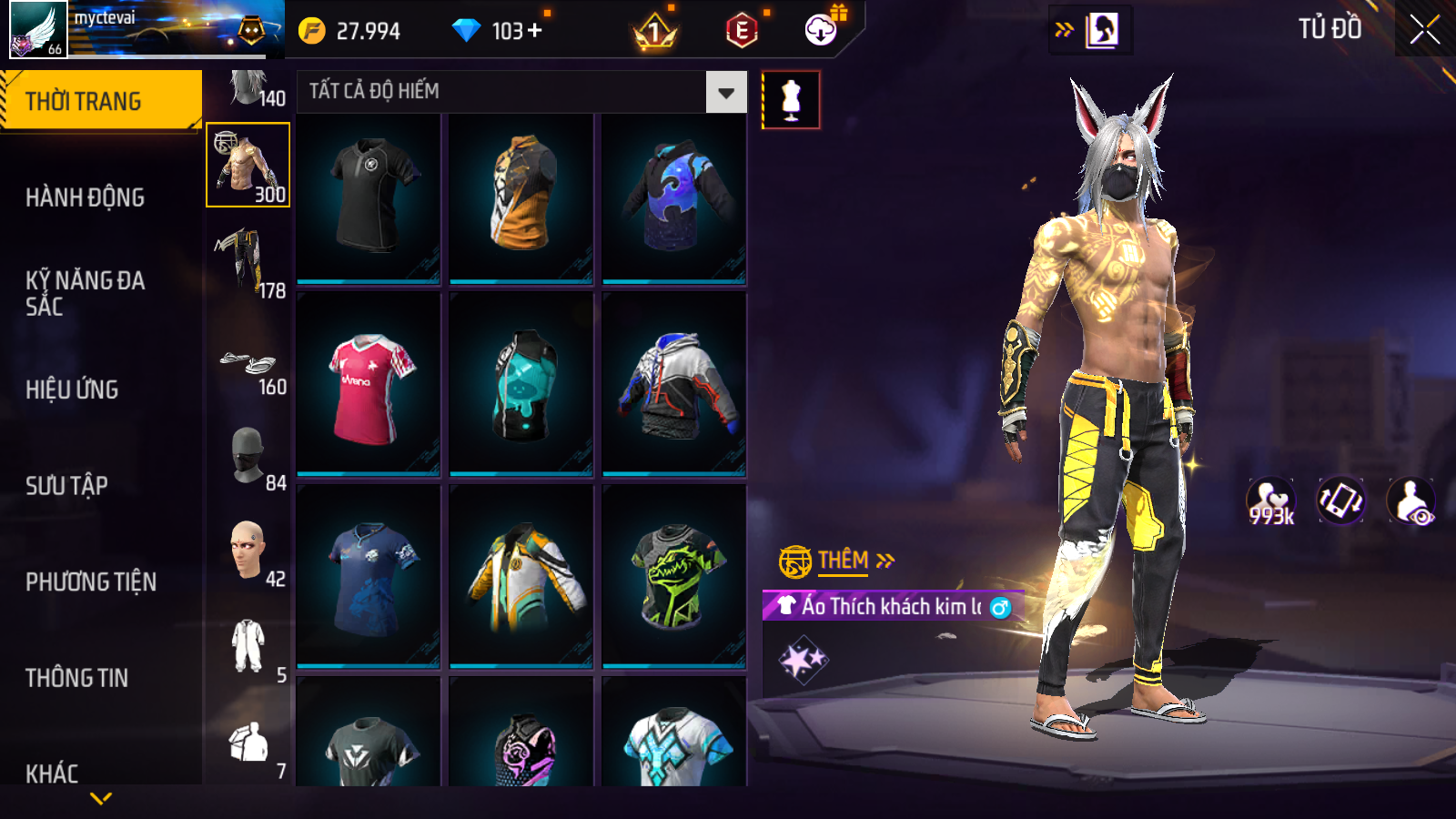Pick the black polo shirt thumbnail
This screenshot has width=1456, height=819.
pos(369,197)
